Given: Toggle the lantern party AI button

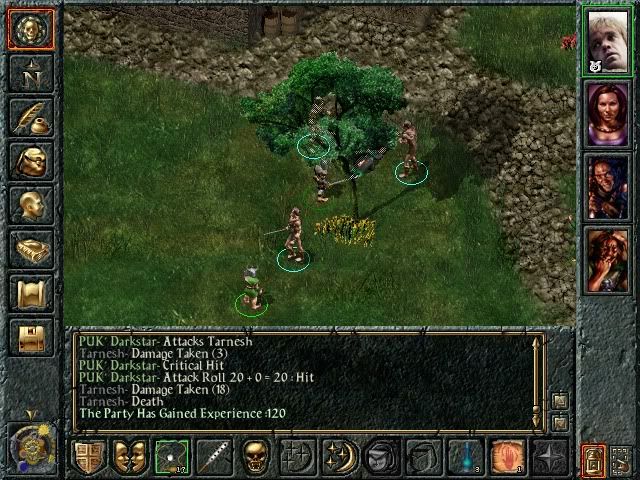Looking at the screenshot, I should click(592, 458).
